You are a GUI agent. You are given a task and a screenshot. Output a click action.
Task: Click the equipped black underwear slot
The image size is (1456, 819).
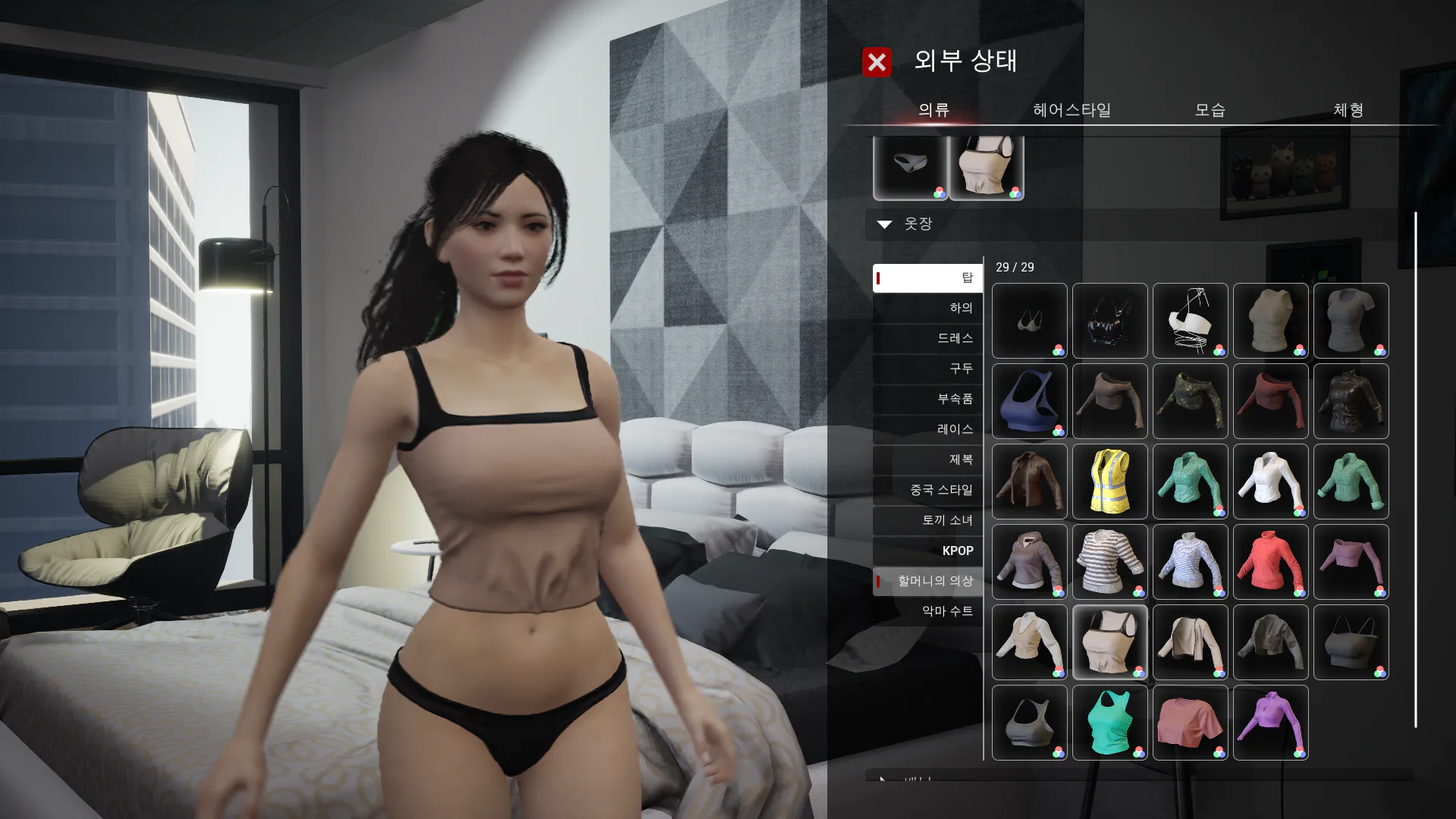910,167
